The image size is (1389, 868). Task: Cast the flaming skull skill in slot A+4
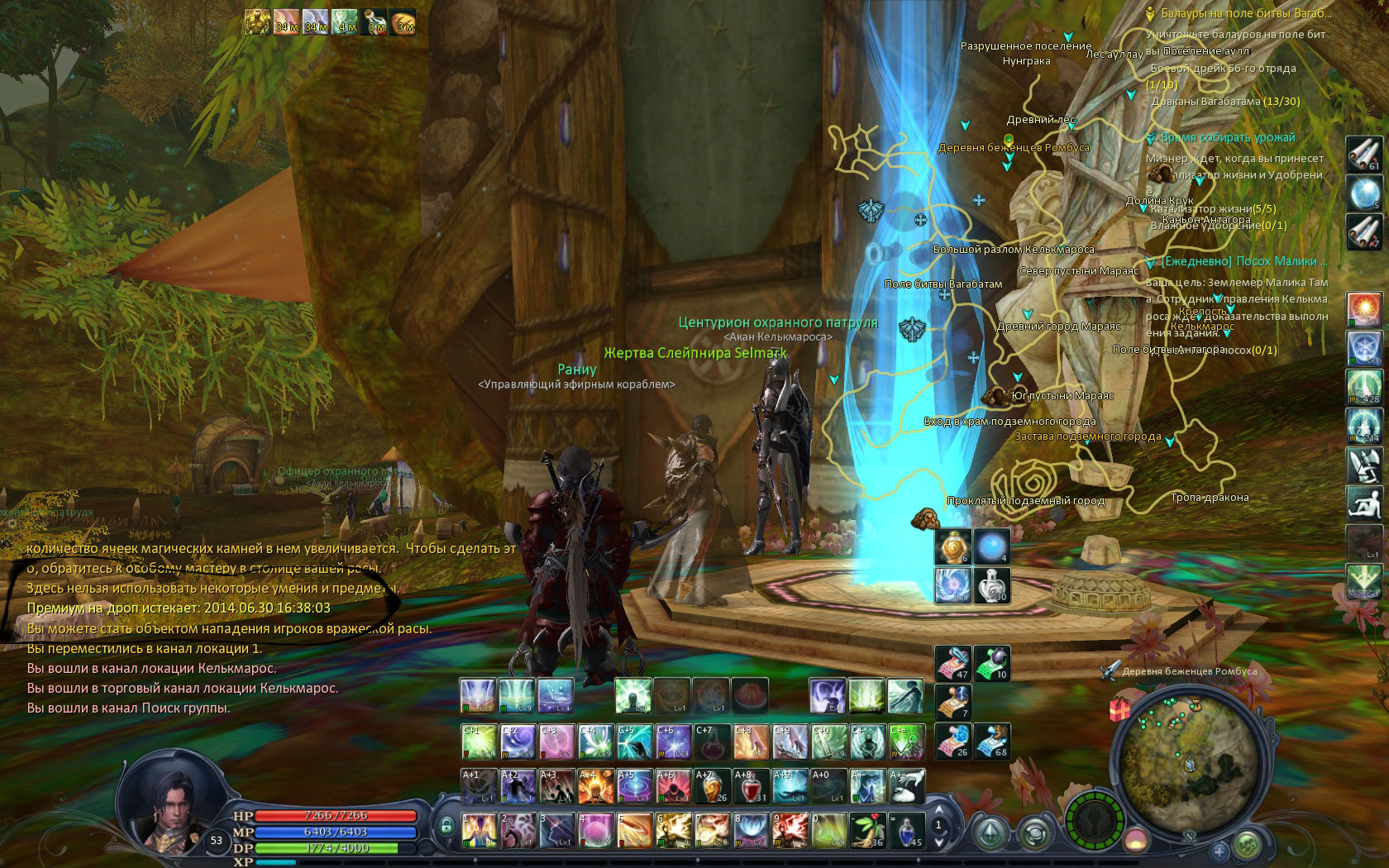(x=595, y=786)
